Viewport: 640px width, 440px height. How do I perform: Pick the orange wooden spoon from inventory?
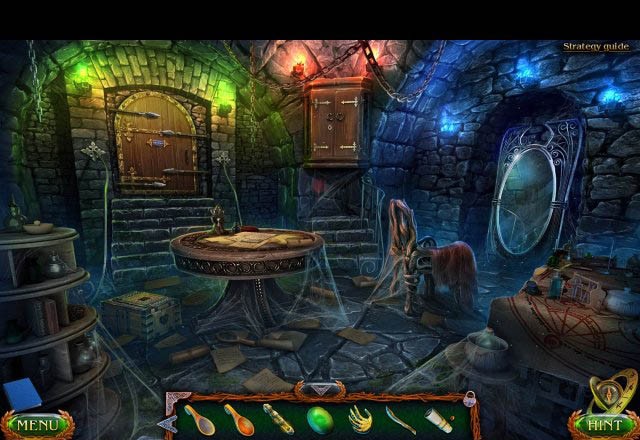tap(239, 419)
